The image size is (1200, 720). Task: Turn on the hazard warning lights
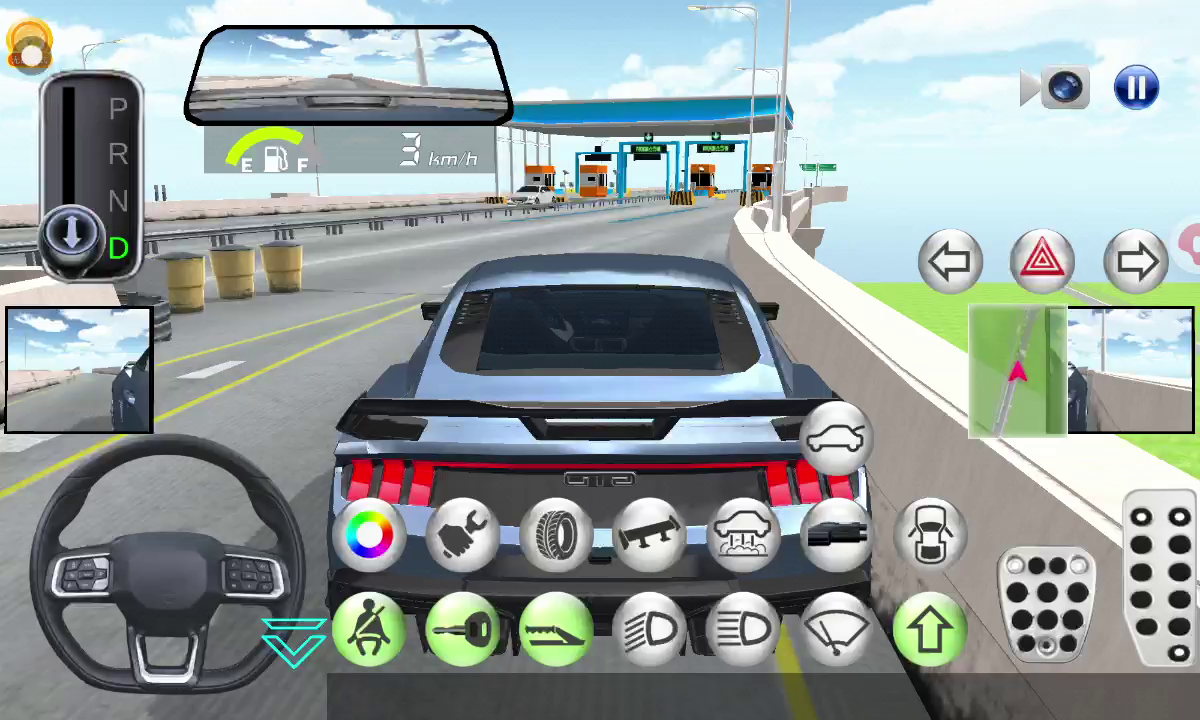pos(1042,262)
